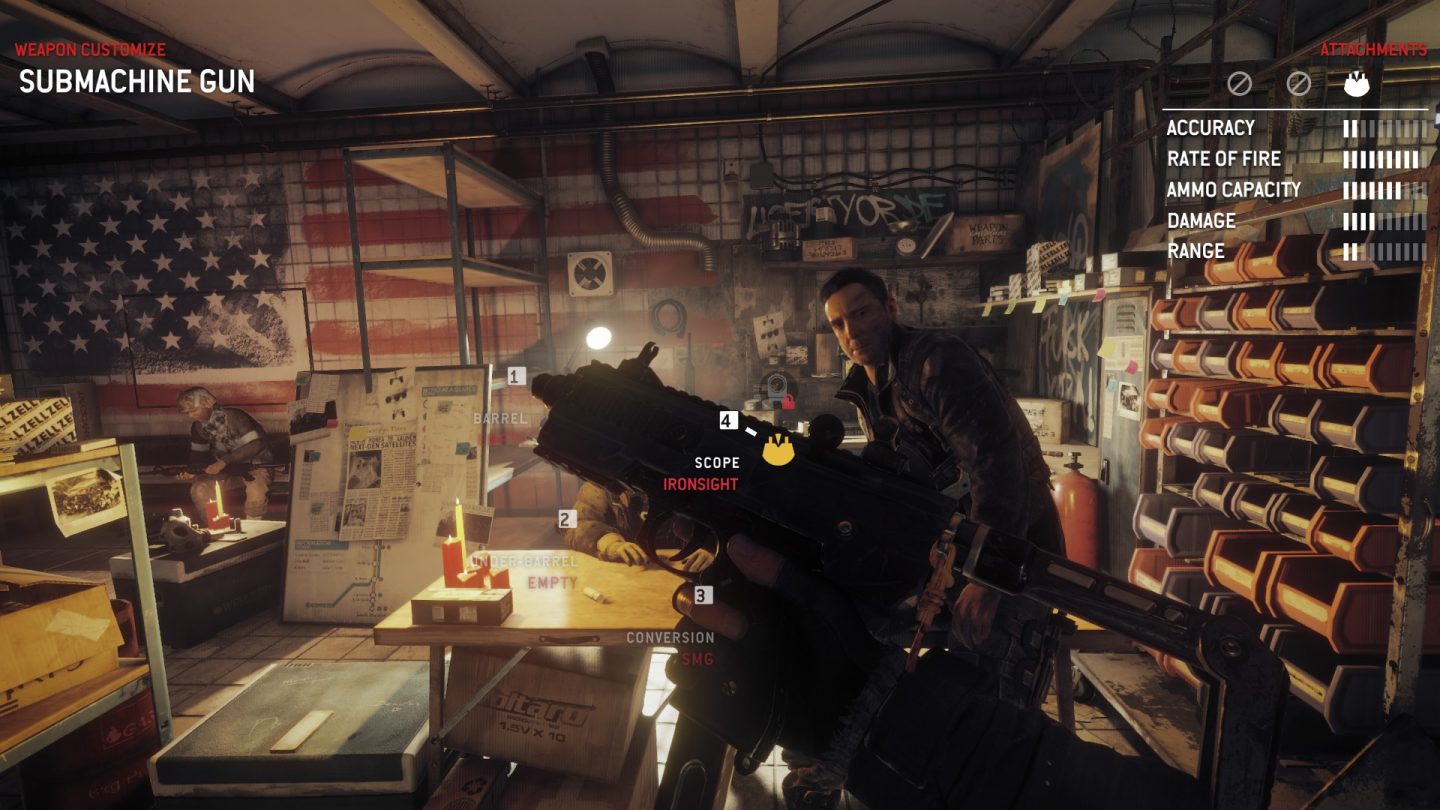
Task: Open the Scope attachment options
Action: (x=715, y=462)
